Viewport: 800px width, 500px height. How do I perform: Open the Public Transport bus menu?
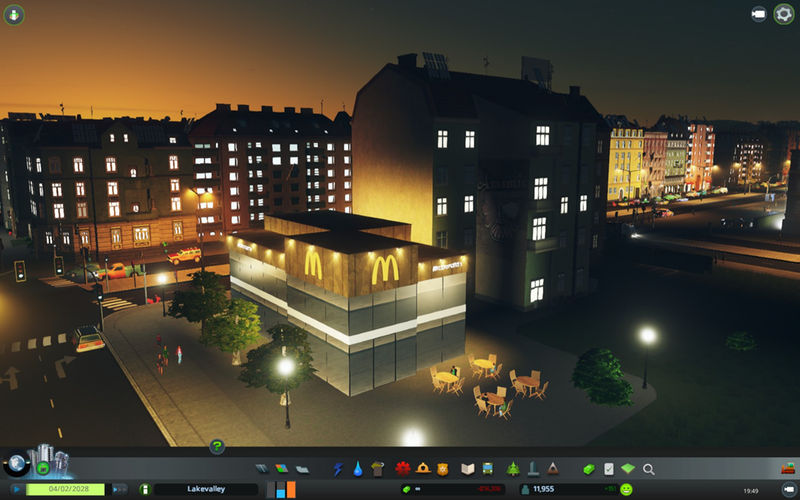click(x=487, y=468)
